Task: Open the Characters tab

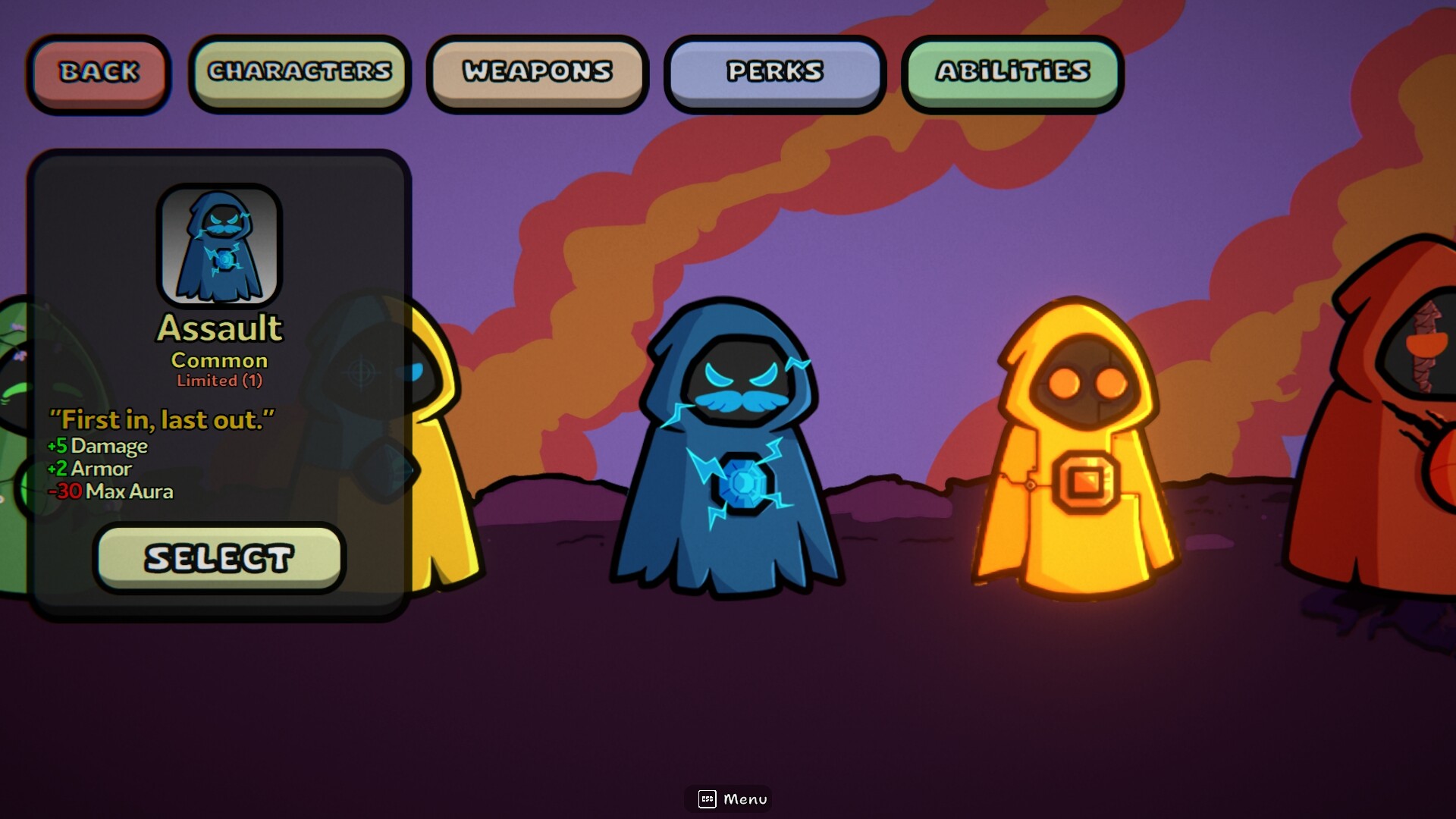Action: tap(300, 72)
